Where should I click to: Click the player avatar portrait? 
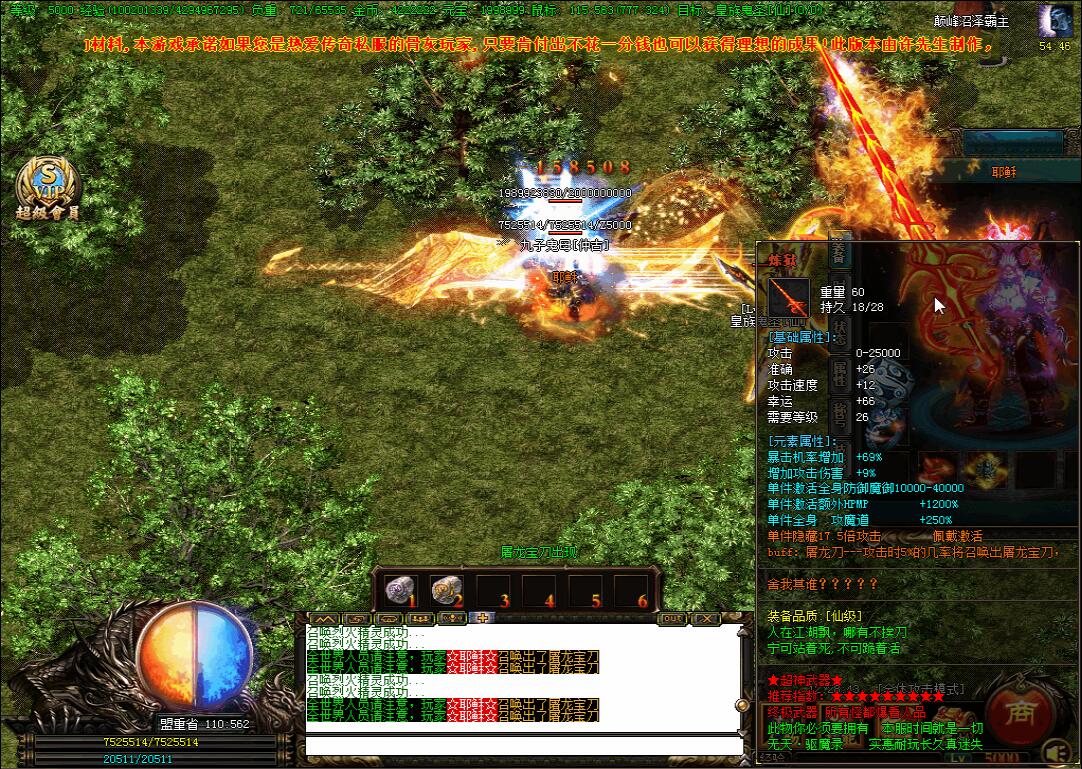click(x=1055, y=21)
